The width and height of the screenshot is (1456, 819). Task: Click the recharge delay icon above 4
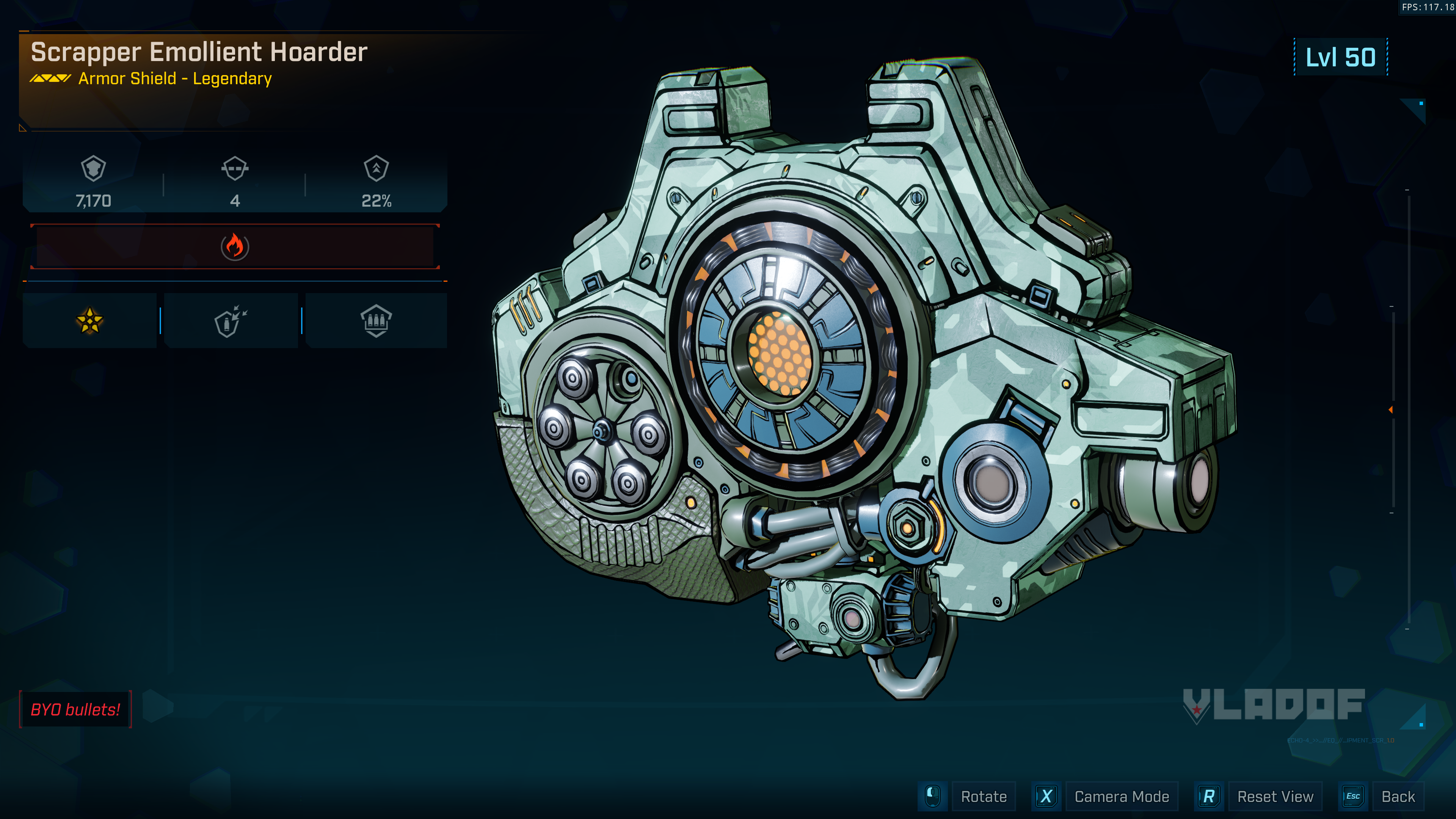click(x=235, y=168)
